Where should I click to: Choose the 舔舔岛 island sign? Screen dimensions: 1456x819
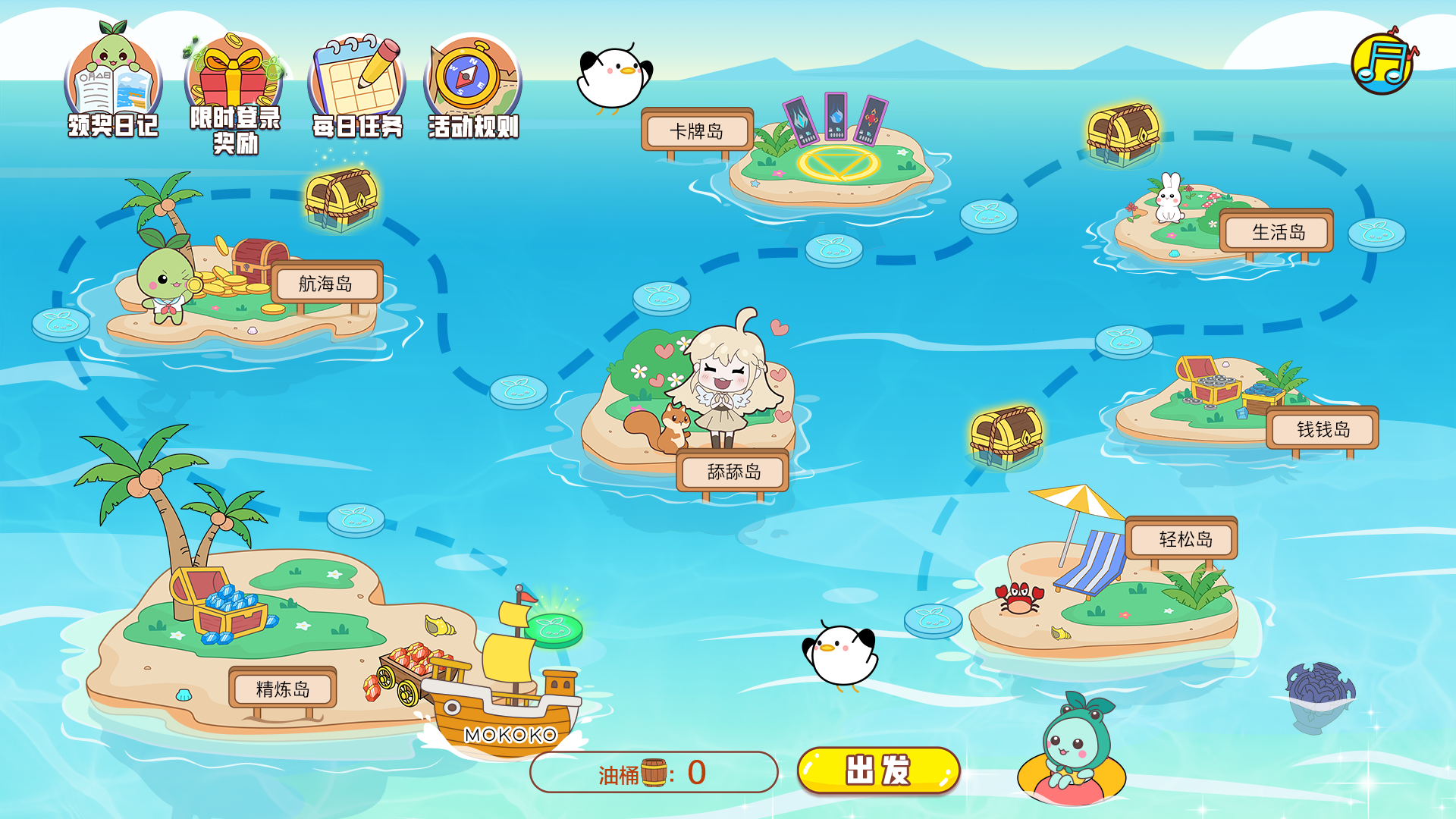733,472
